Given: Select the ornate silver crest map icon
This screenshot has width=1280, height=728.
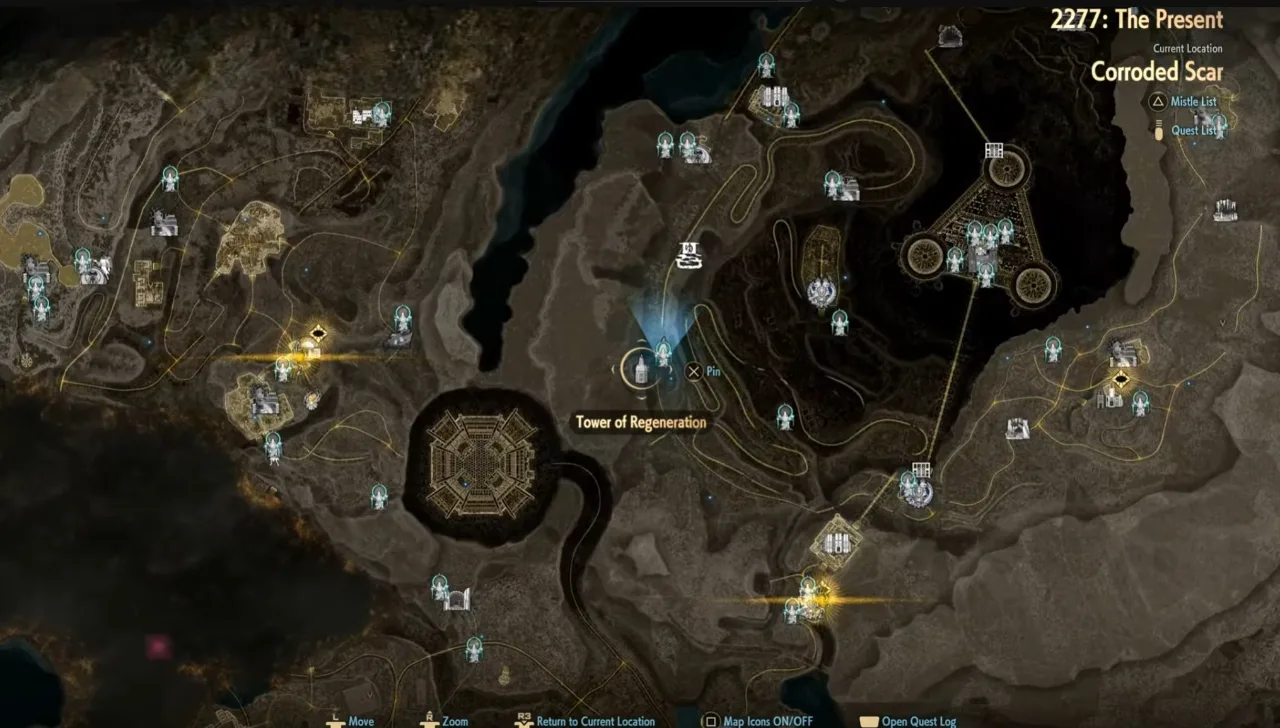Looking at the screenshot, I should [822, 292].
